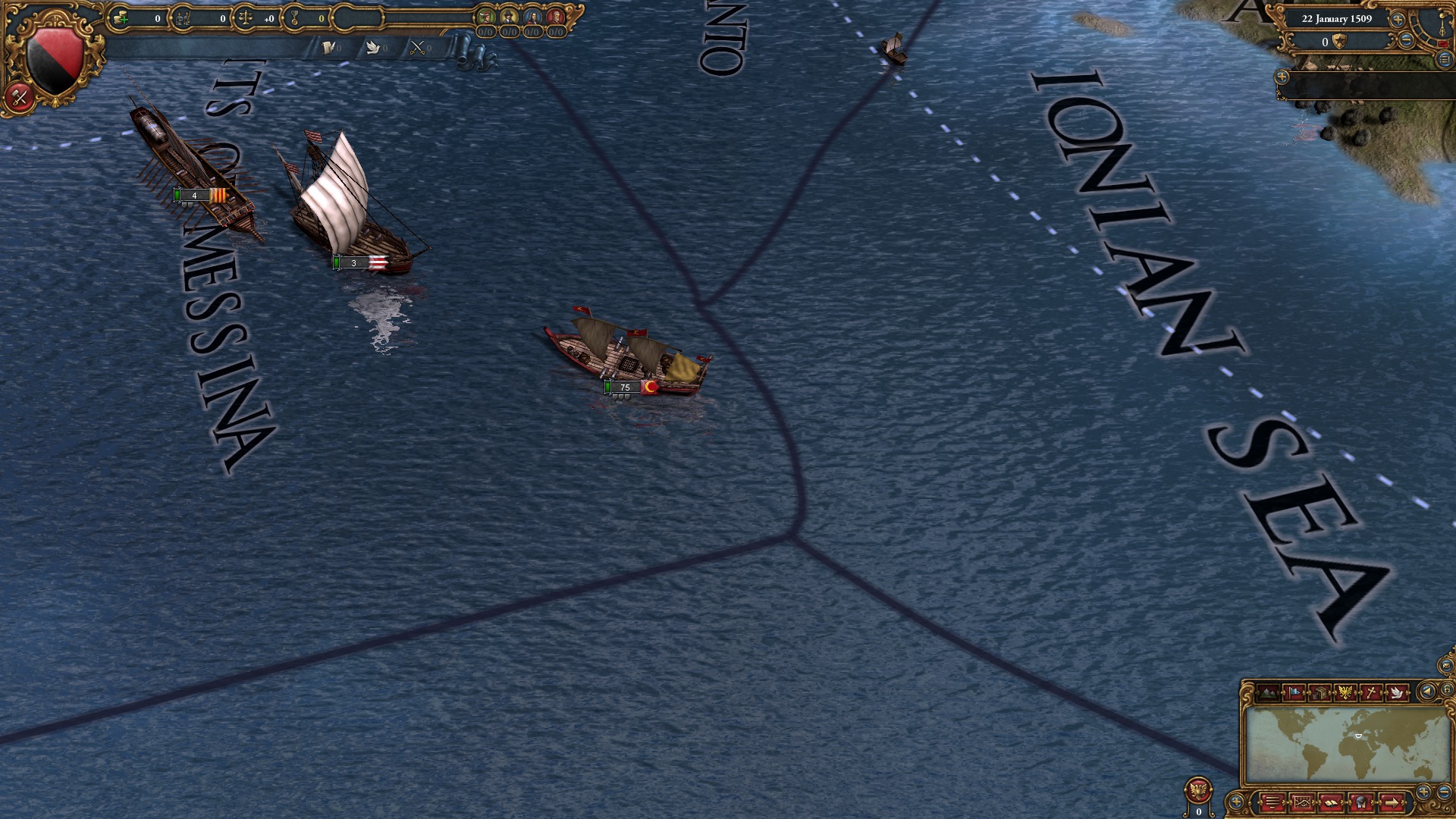Viewport: 1456px width, 819px height.
Task: Switch to the political mapmode
Action: click(1294, 692)
